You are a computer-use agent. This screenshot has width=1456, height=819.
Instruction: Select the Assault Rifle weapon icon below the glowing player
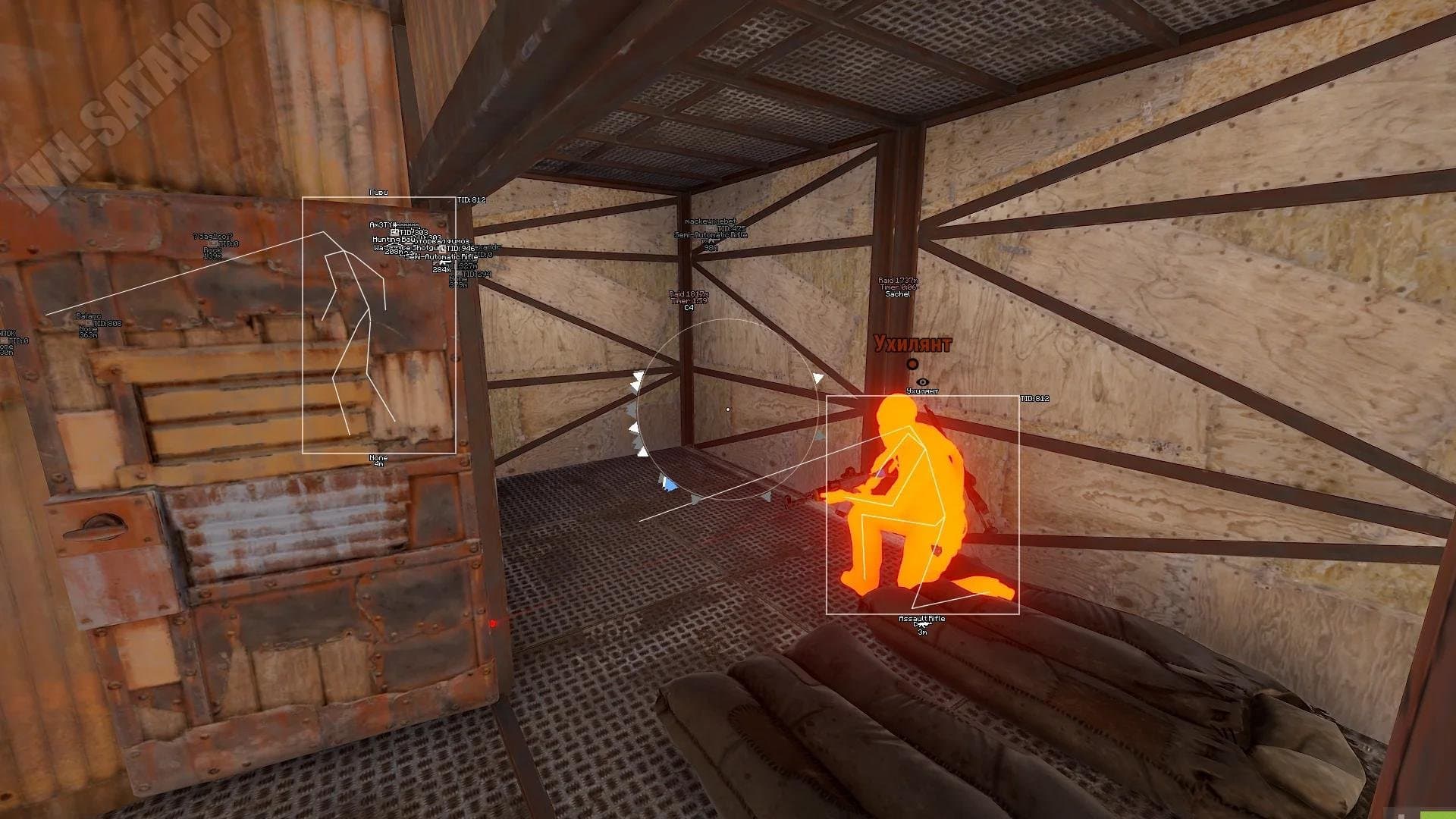pos(923,625)
